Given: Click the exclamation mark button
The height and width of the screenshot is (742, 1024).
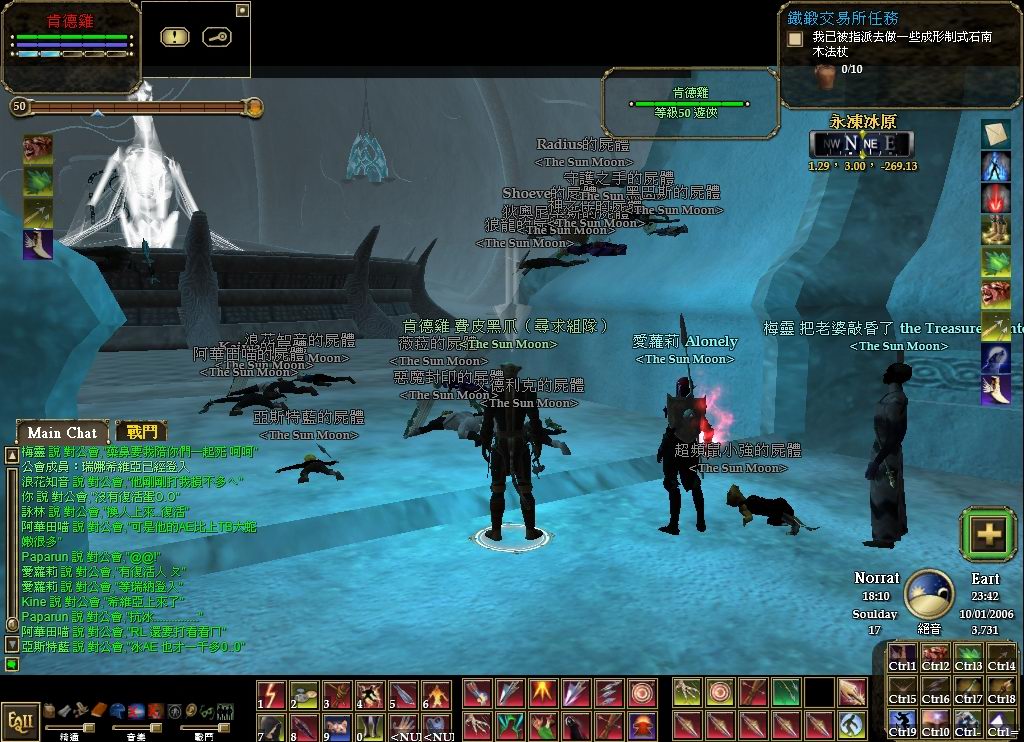Looking at the screenshot, I should tap(175, 37).
